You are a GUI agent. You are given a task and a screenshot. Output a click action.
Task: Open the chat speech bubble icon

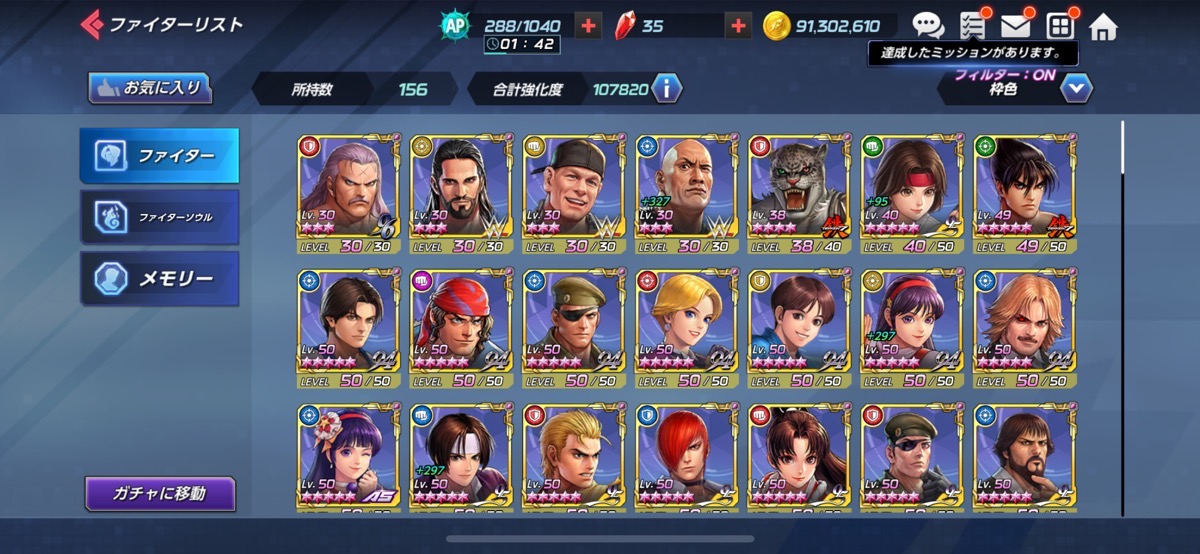pos(927,26)
